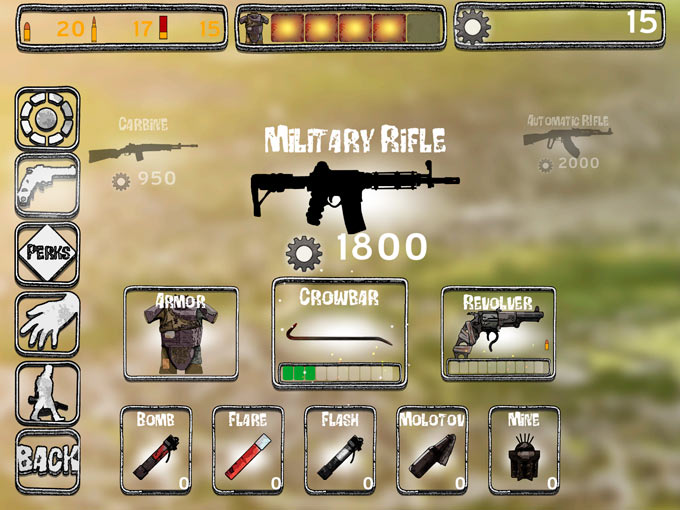This screenshot has height=510, width=680.
Task: Select the Revolver sidearm slot
Action: (x=498, y=331)
